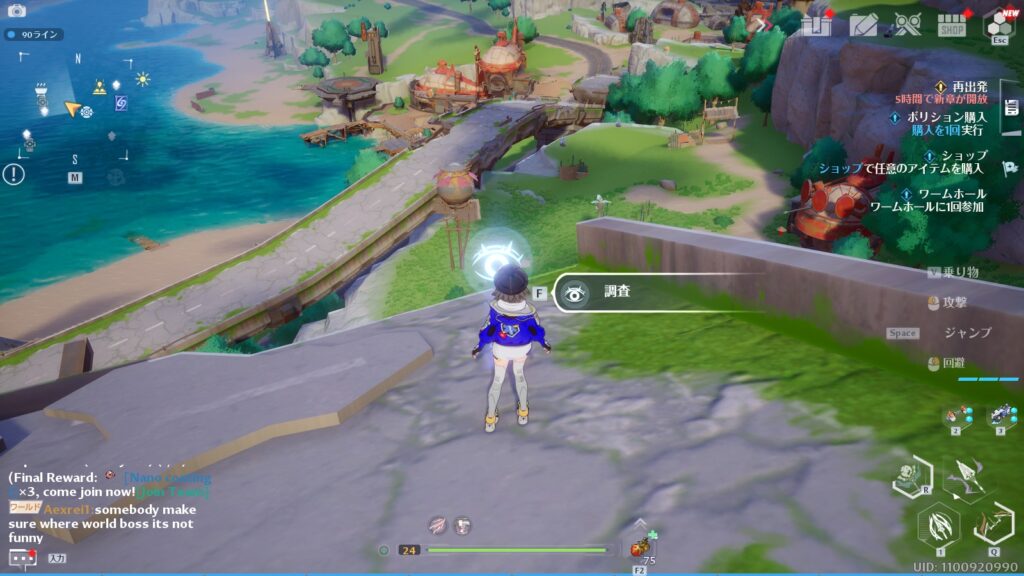The height and width of the screenshot is (576, 1024).
Task: Open the gift box rewards icon
Action: pyautogui.click(x=816, y=24)
